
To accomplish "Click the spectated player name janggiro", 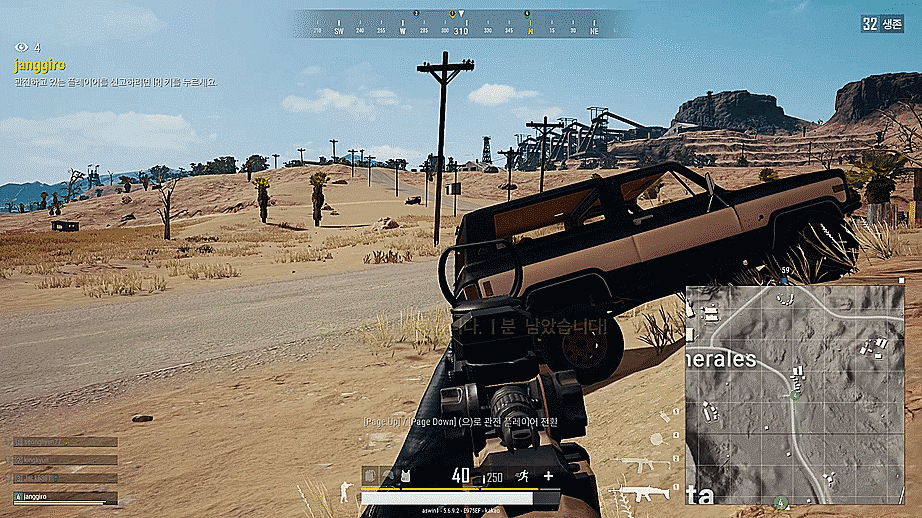I will coord(40,65).
